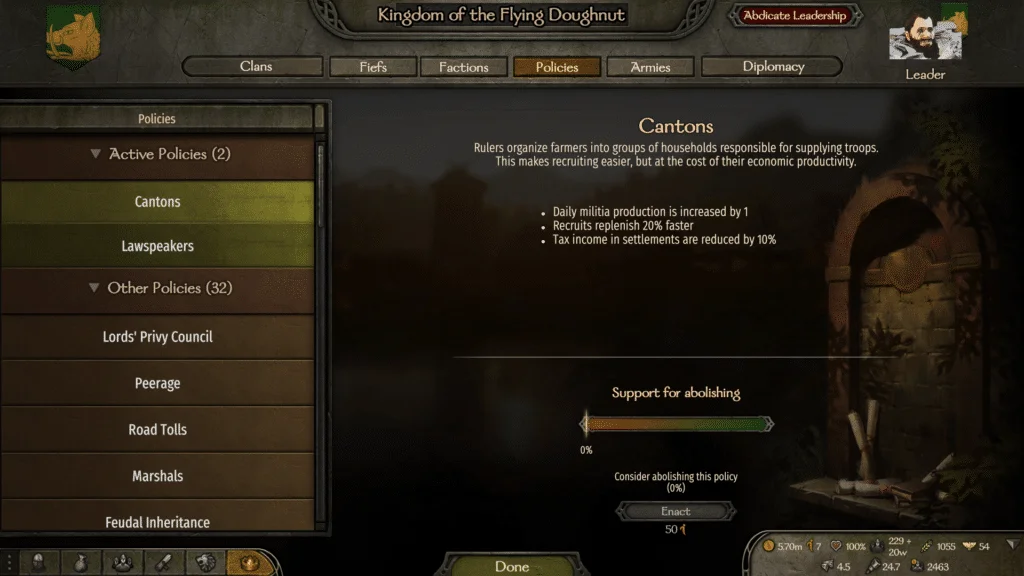Close the kingdom screen with Done
This screenshot has height=576, width=1024.
click(512, 566)
